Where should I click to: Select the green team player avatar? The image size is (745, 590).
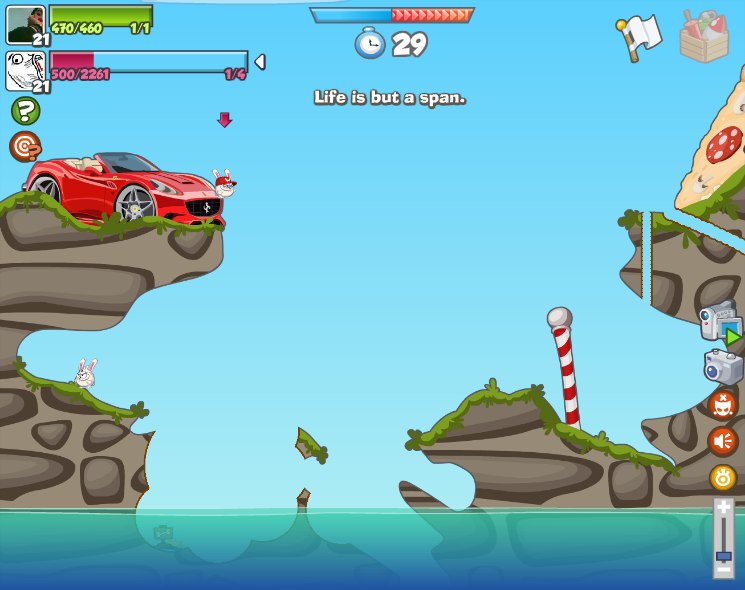coord(25,24)
